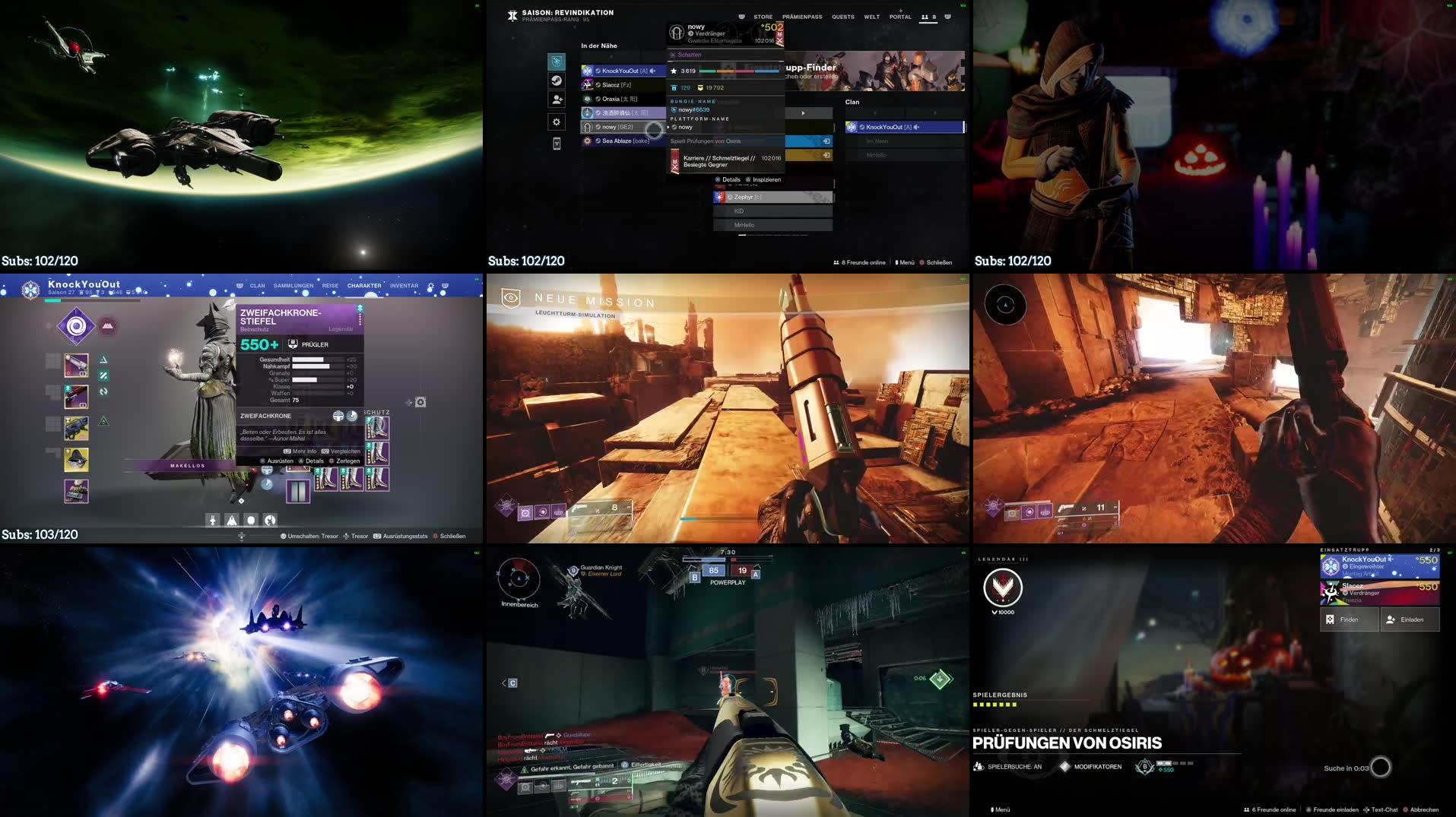Viewport: 1456px width, 817px height.
Task: Open the Steam overlay icon in the sidebar
Action: coord(556,81)
